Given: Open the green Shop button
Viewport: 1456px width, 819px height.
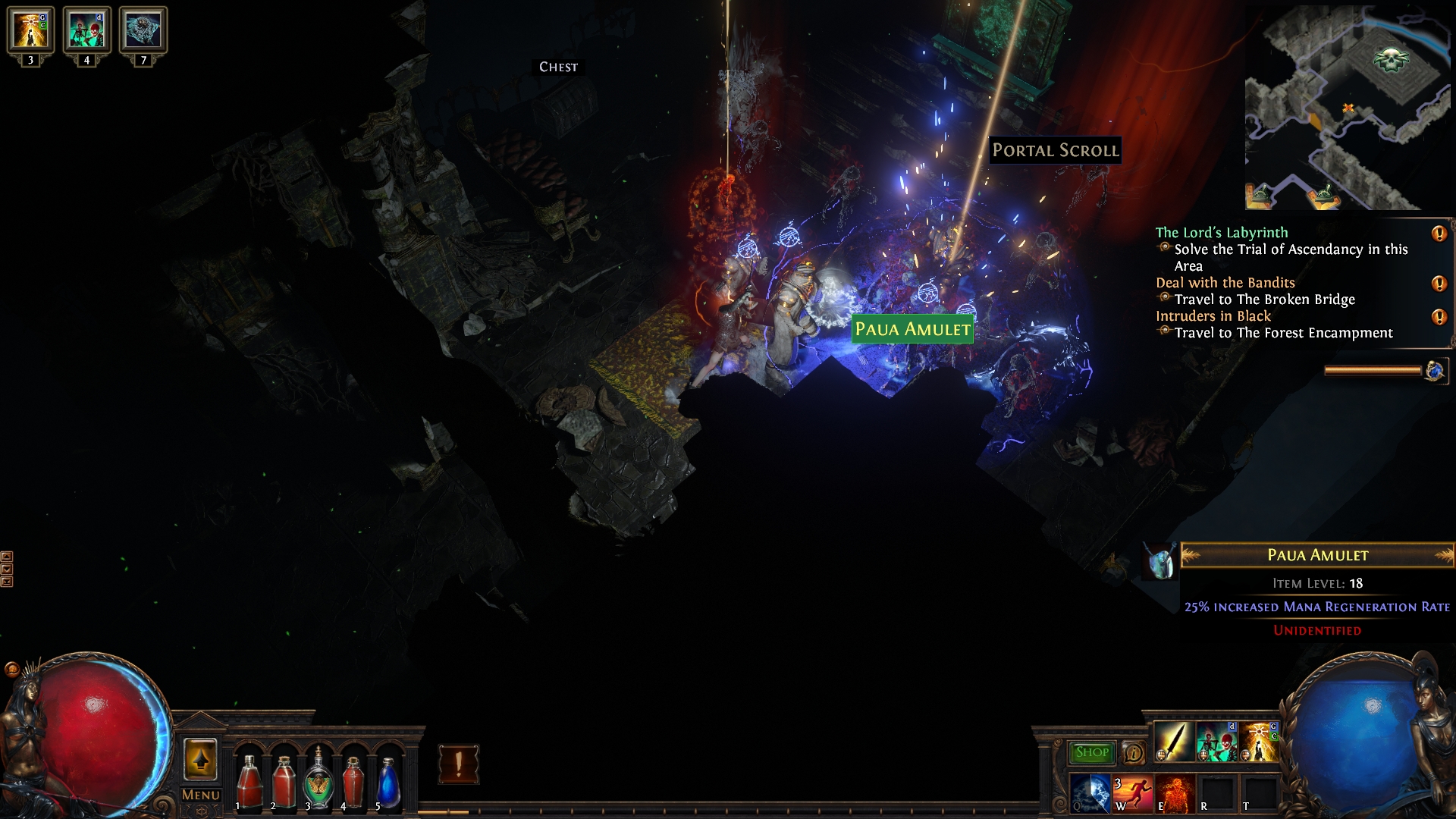Looking at the screenshot, I should [1091, 752].
